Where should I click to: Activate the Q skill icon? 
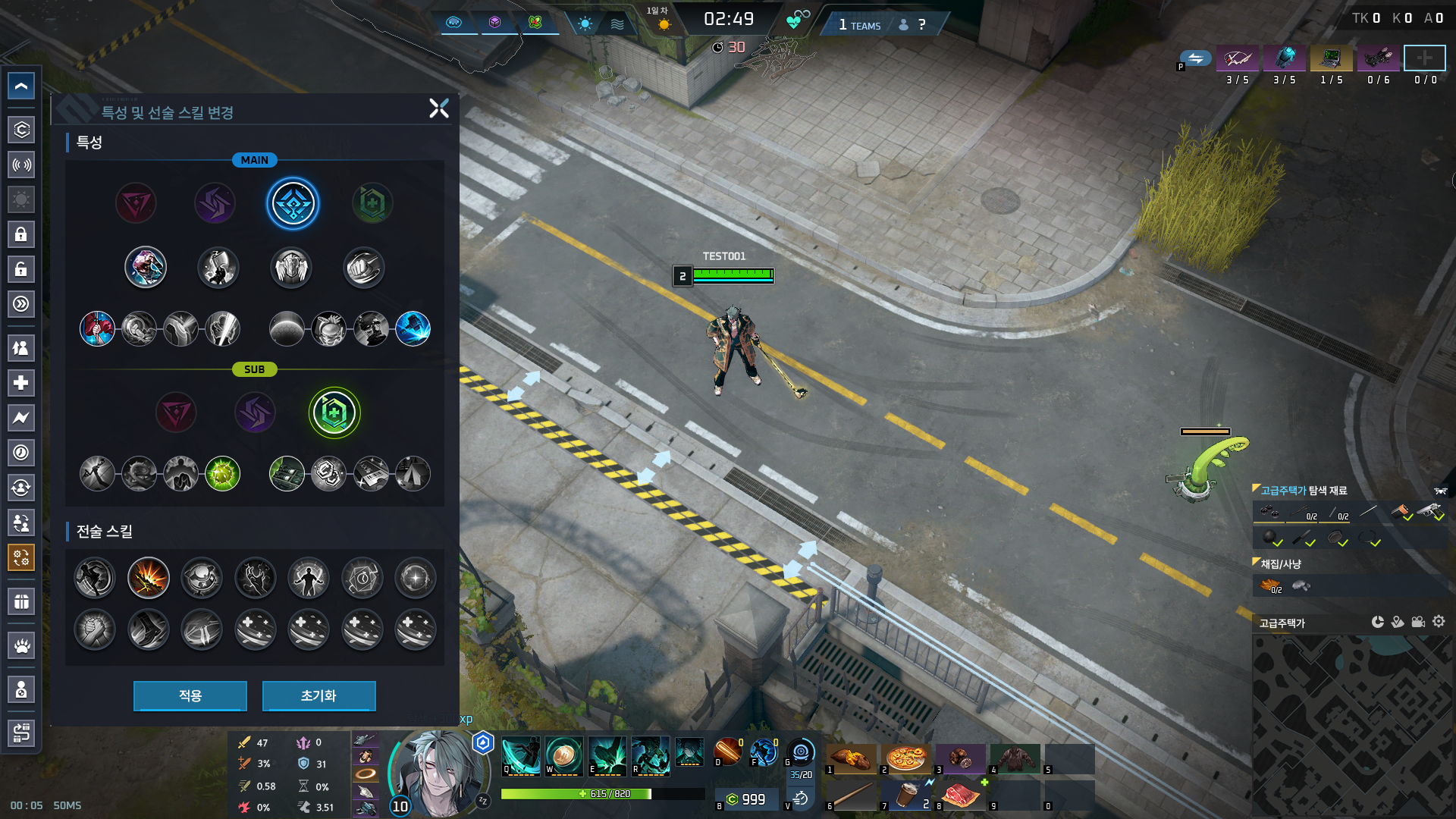pos(520,755)
